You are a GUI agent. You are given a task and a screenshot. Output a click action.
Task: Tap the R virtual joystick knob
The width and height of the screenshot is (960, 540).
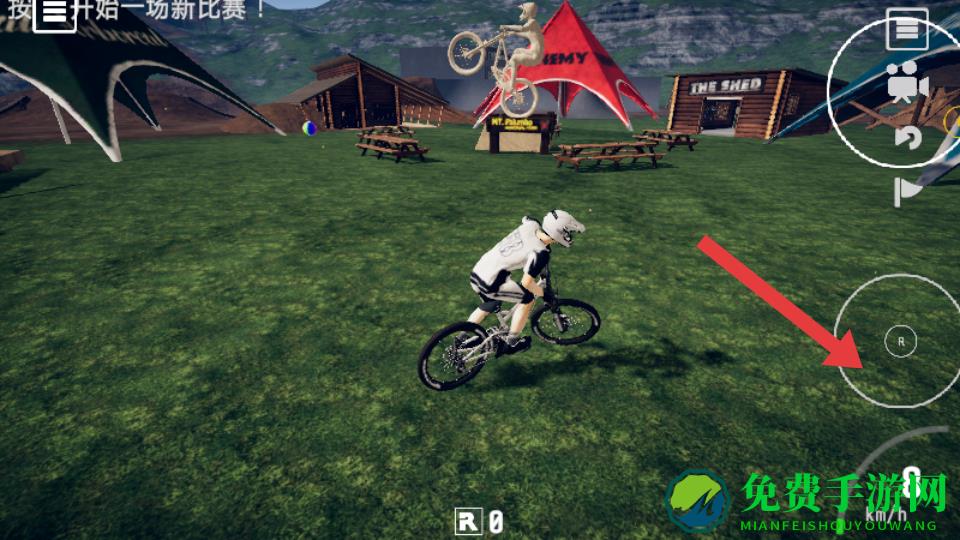tap(901, 341)
